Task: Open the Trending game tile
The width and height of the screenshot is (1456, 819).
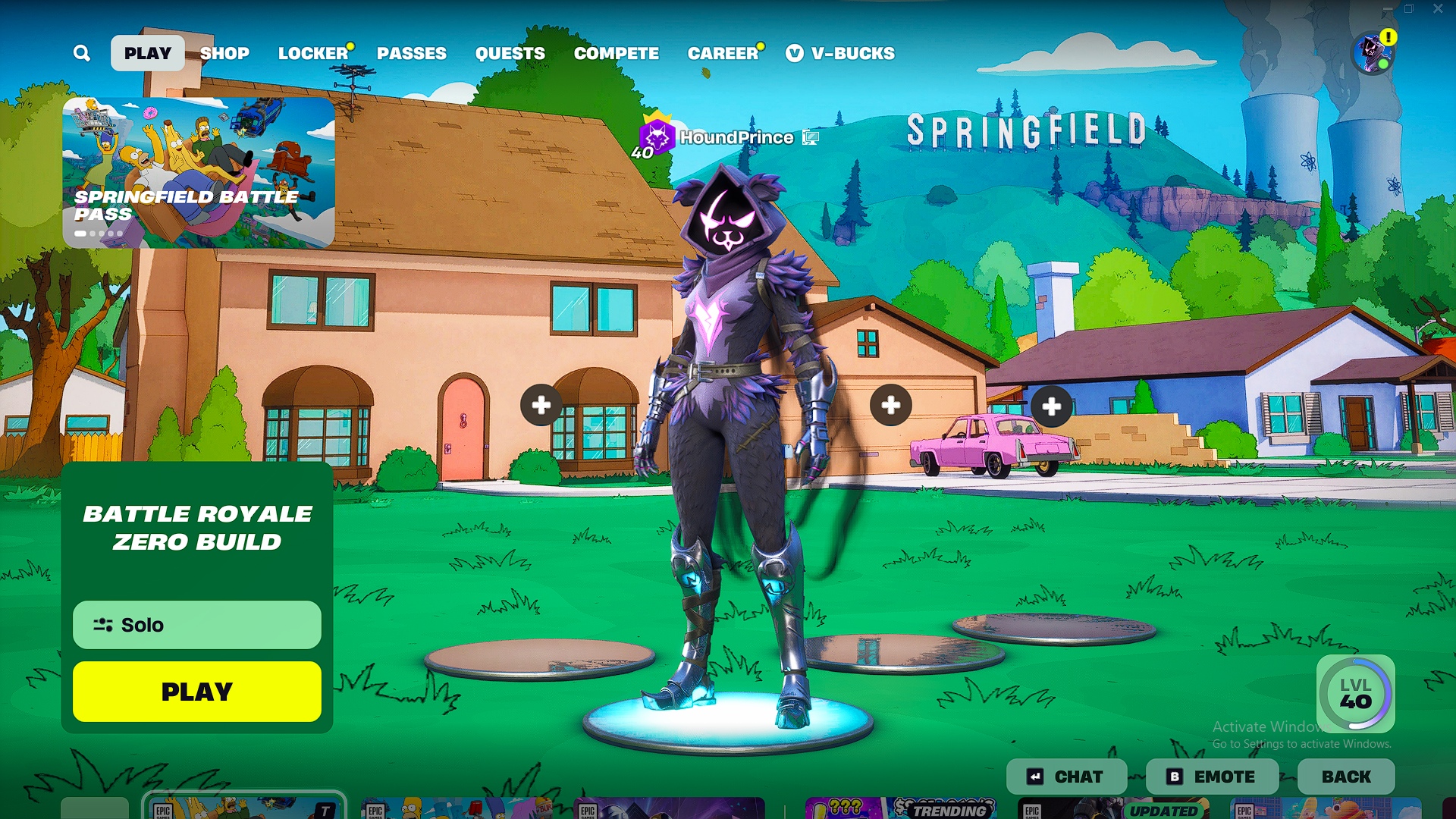Action: point(901,808)
